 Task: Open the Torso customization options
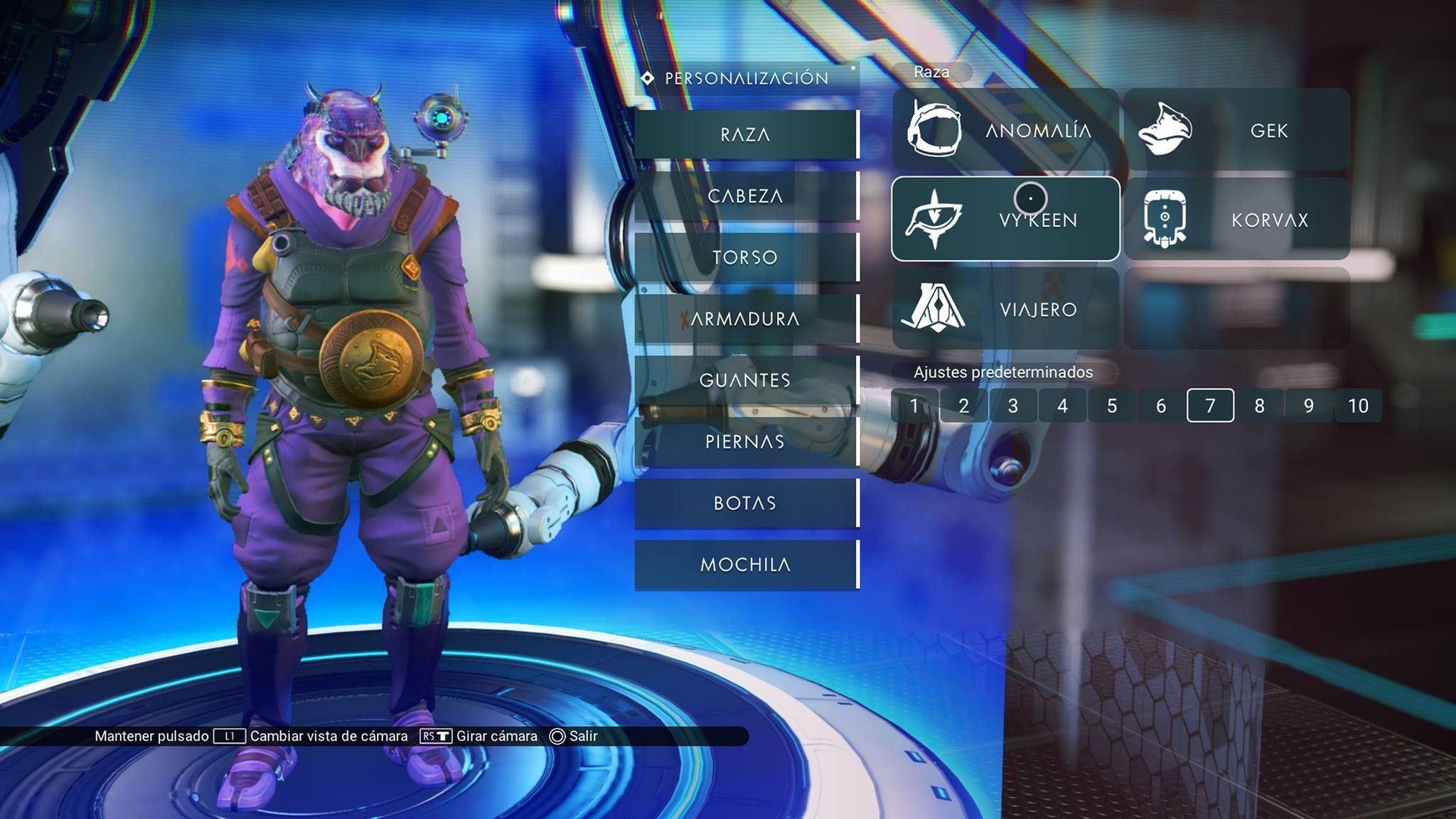coord(746,257)
